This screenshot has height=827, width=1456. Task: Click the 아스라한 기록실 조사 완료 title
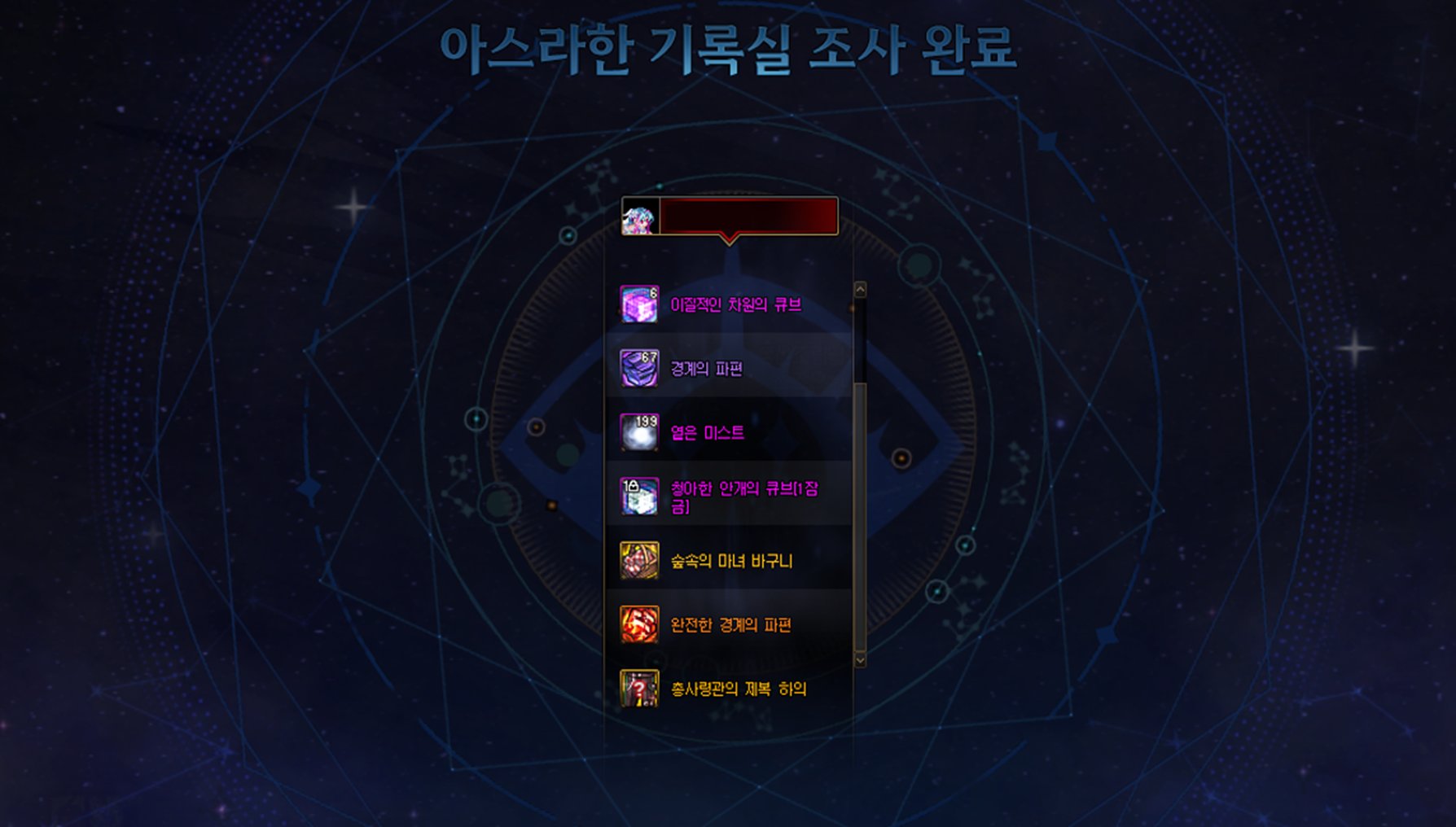point(728,47)
